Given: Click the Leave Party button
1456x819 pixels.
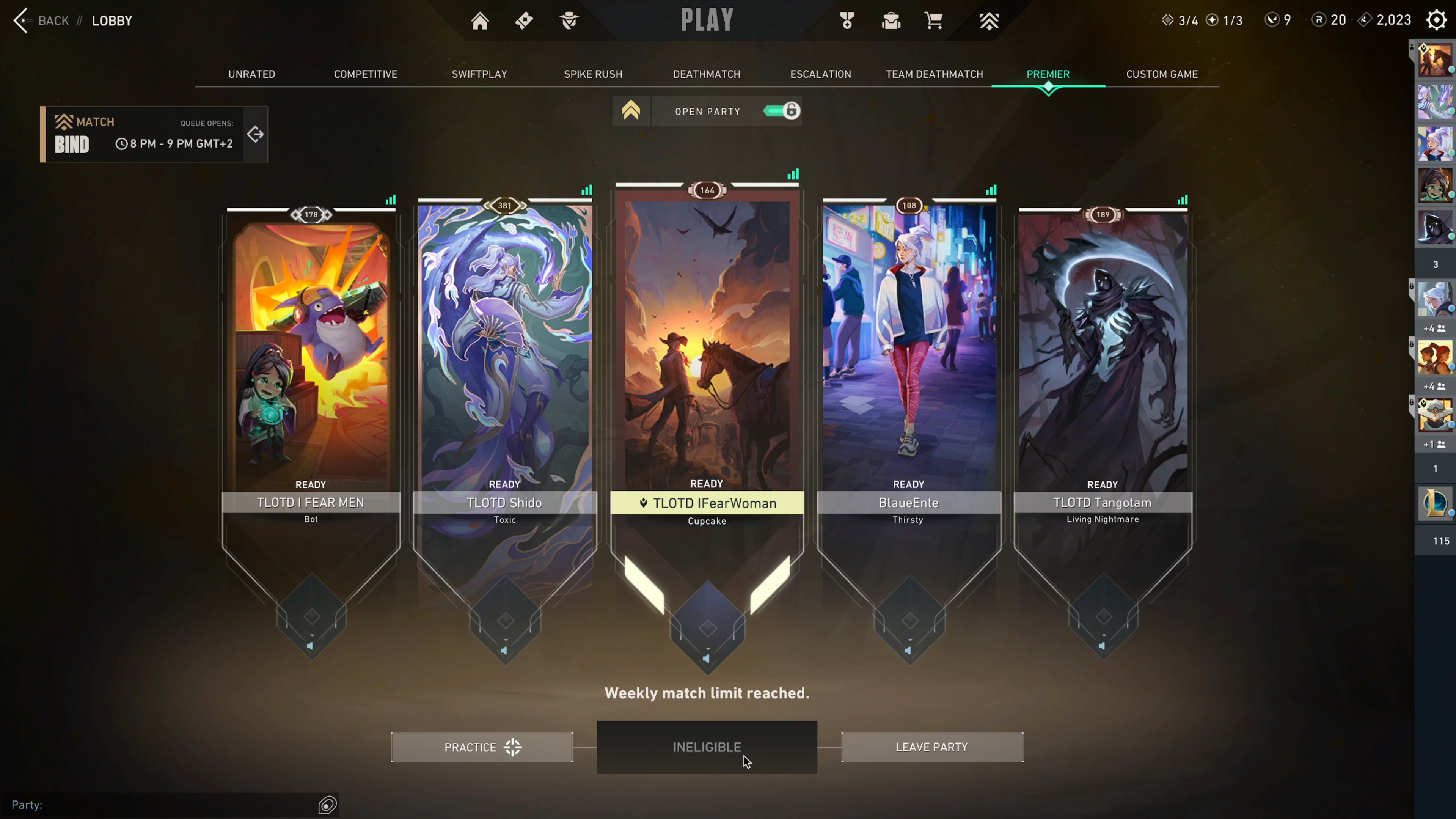Looking at the screenshot, I should (931, 747).
